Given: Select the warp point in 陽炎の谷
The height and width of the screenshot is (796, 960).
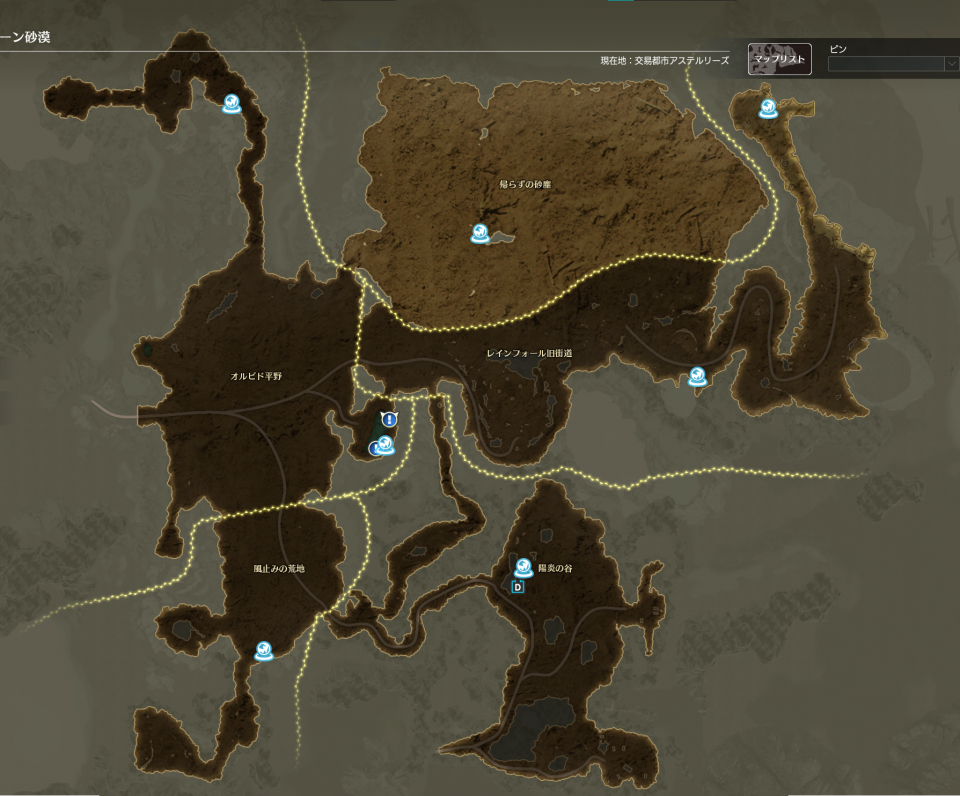Looking at the screenshot, I should [x=523, y=567].
